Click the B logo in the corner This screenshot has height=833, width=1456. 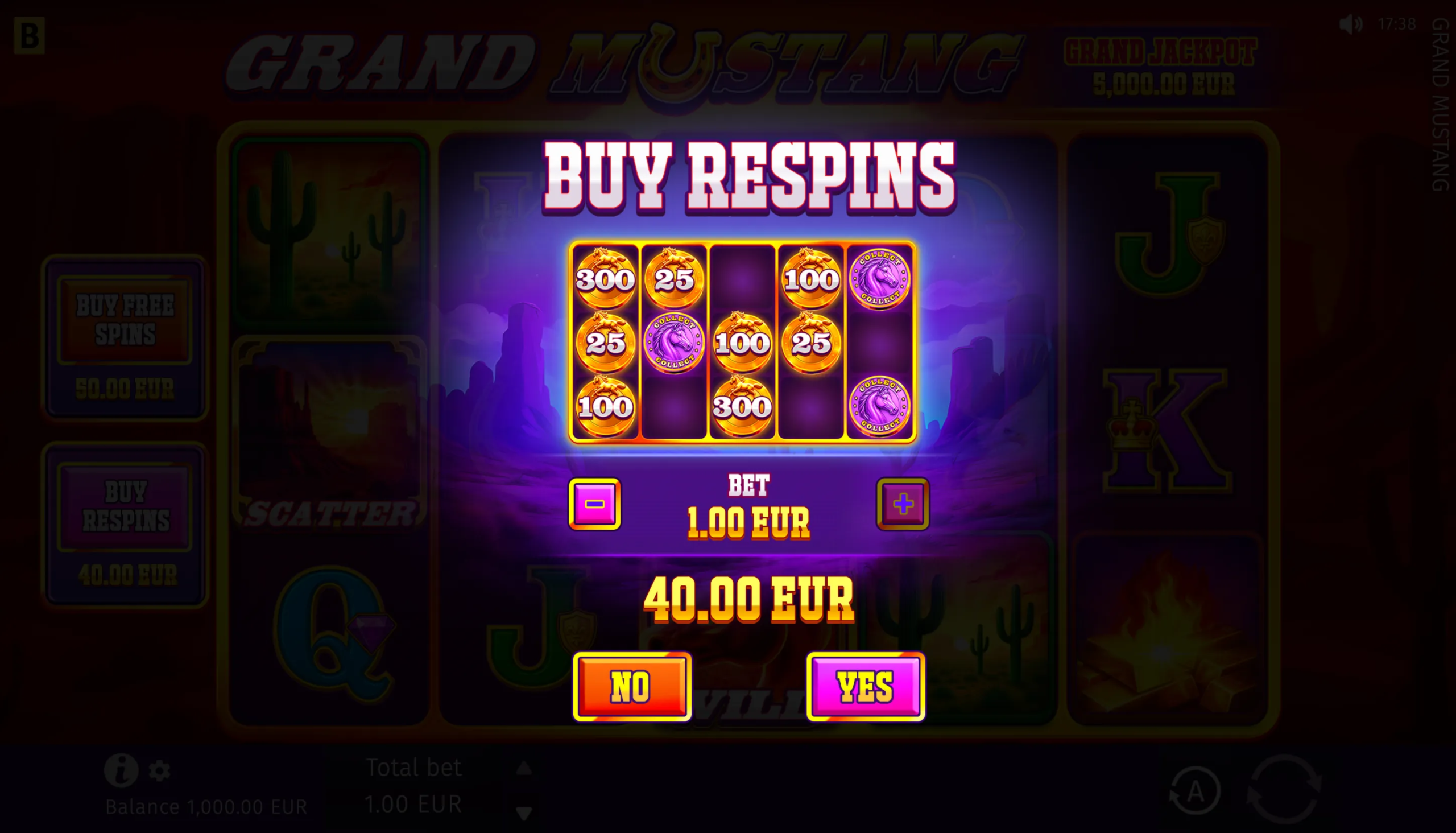pos(29,35)
